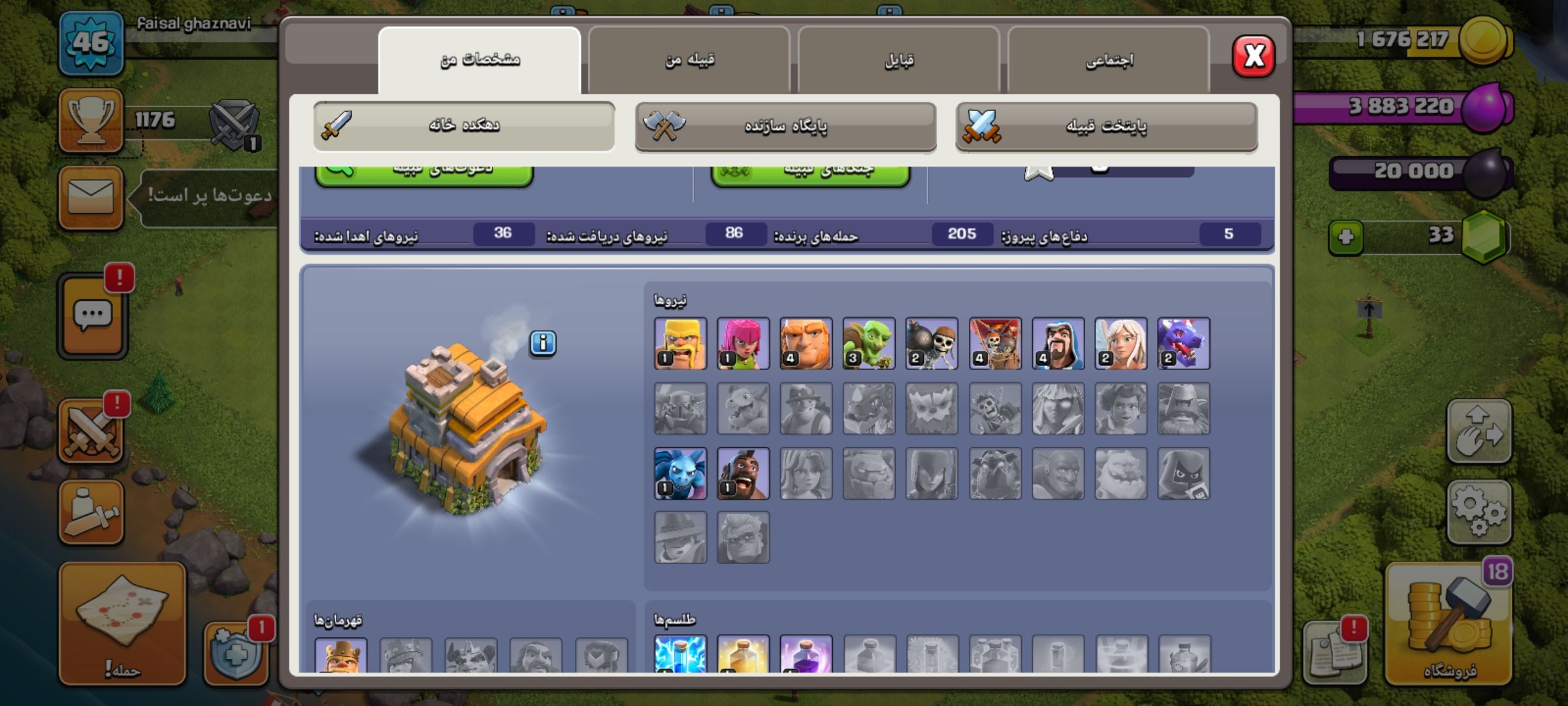
Task: Select the Wizard troop icon
Action: [x=1058, y=344]
